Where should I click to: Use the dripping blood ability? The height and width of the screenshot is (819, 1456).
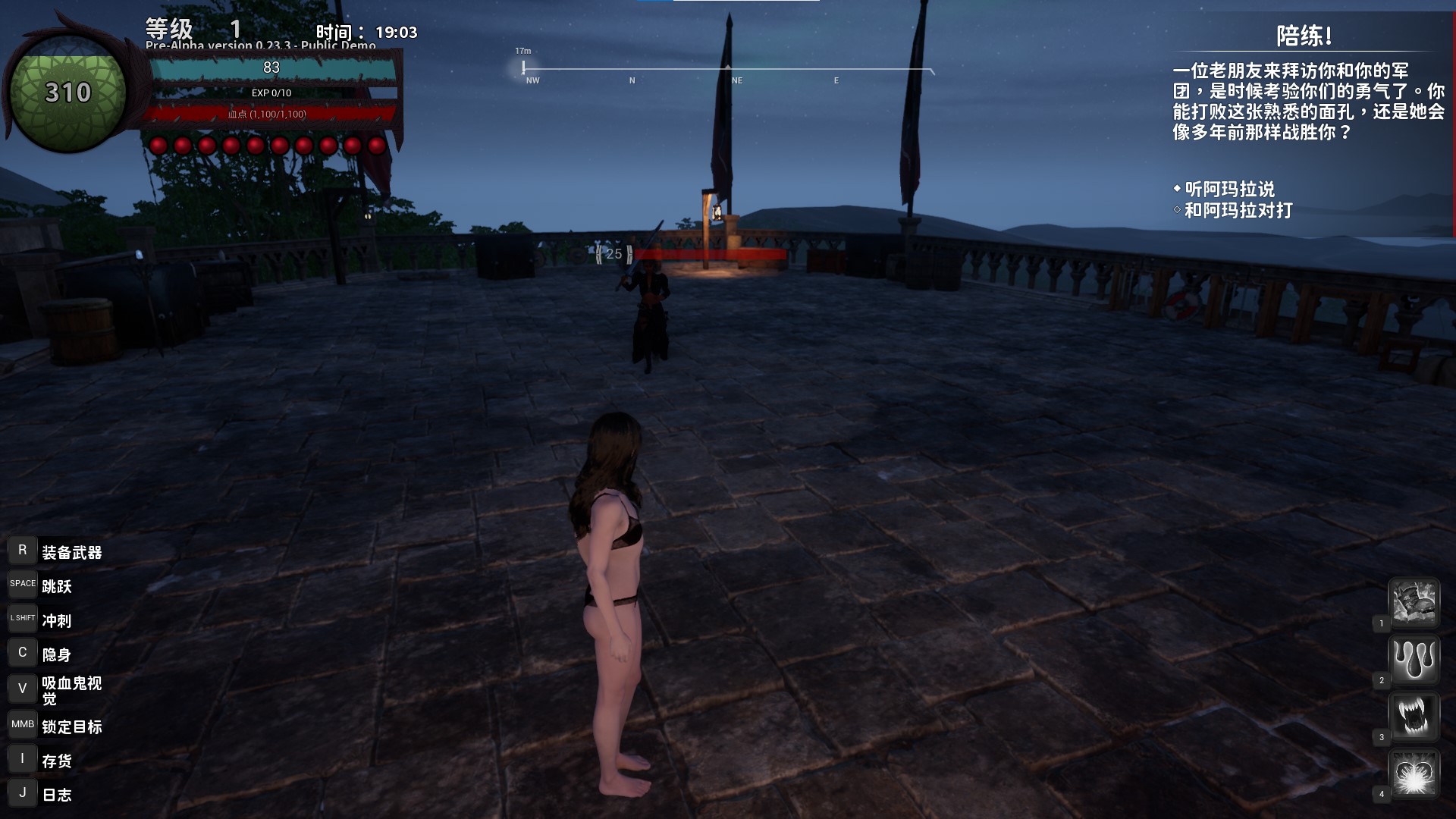[1414, 659]
